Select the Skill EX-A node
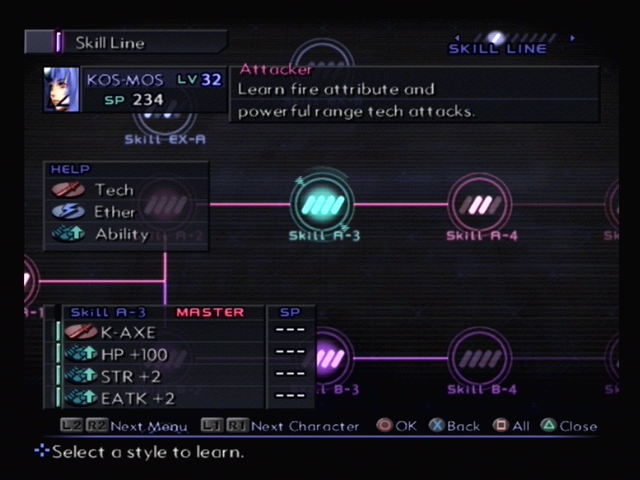Image resolution: width=640 pixels, height=480 pixels. point(163,118)
